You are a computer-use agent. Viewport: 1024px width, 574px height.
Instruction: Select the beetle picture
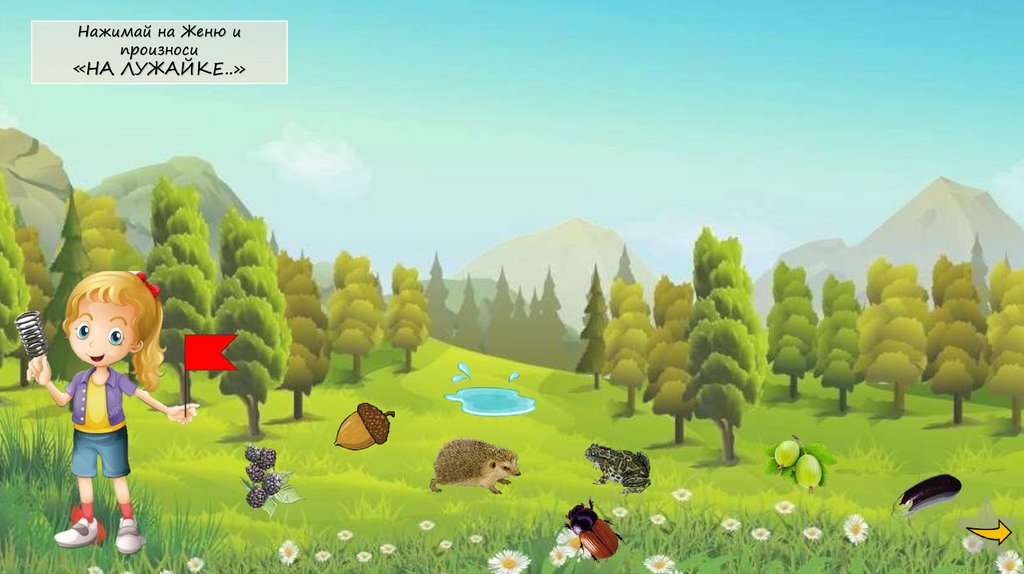click(593, 532)
